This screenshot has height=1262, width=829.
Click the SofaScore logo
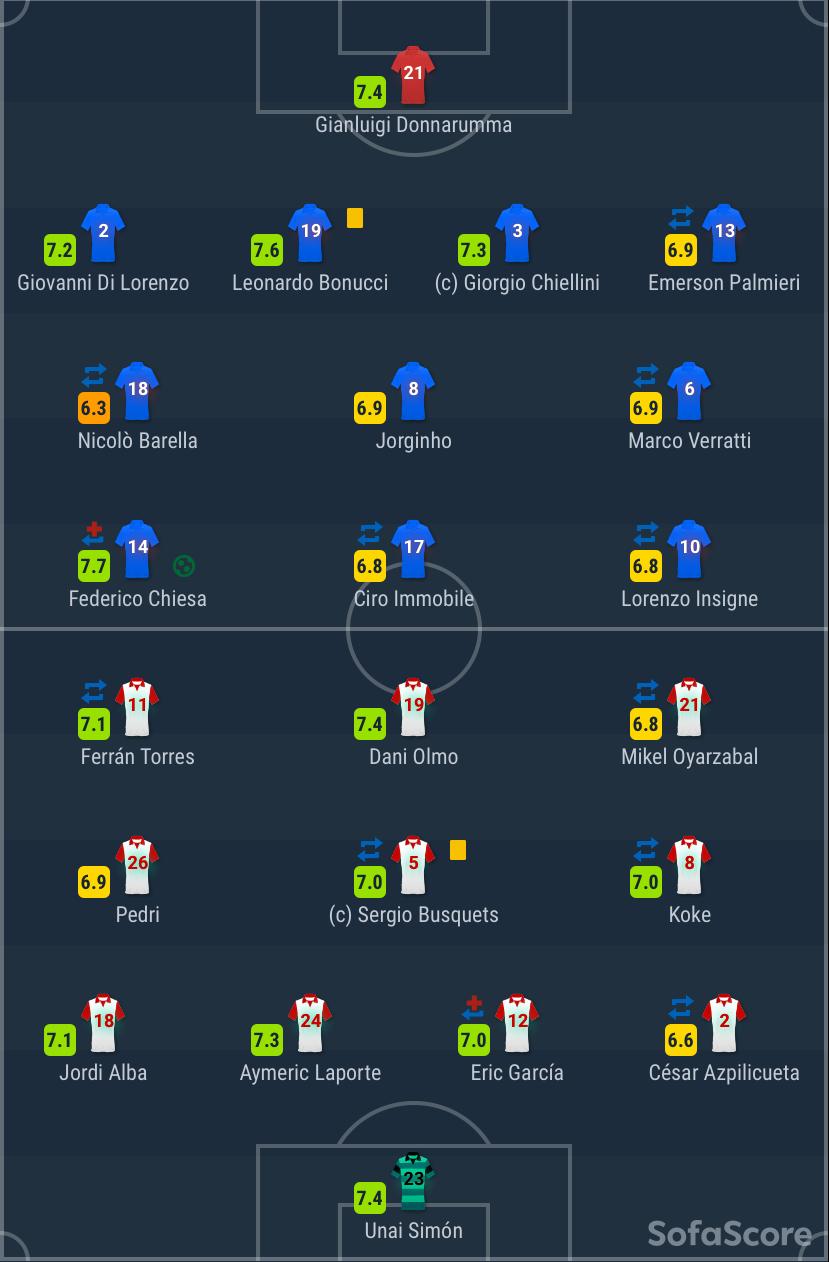[729, 1233]
